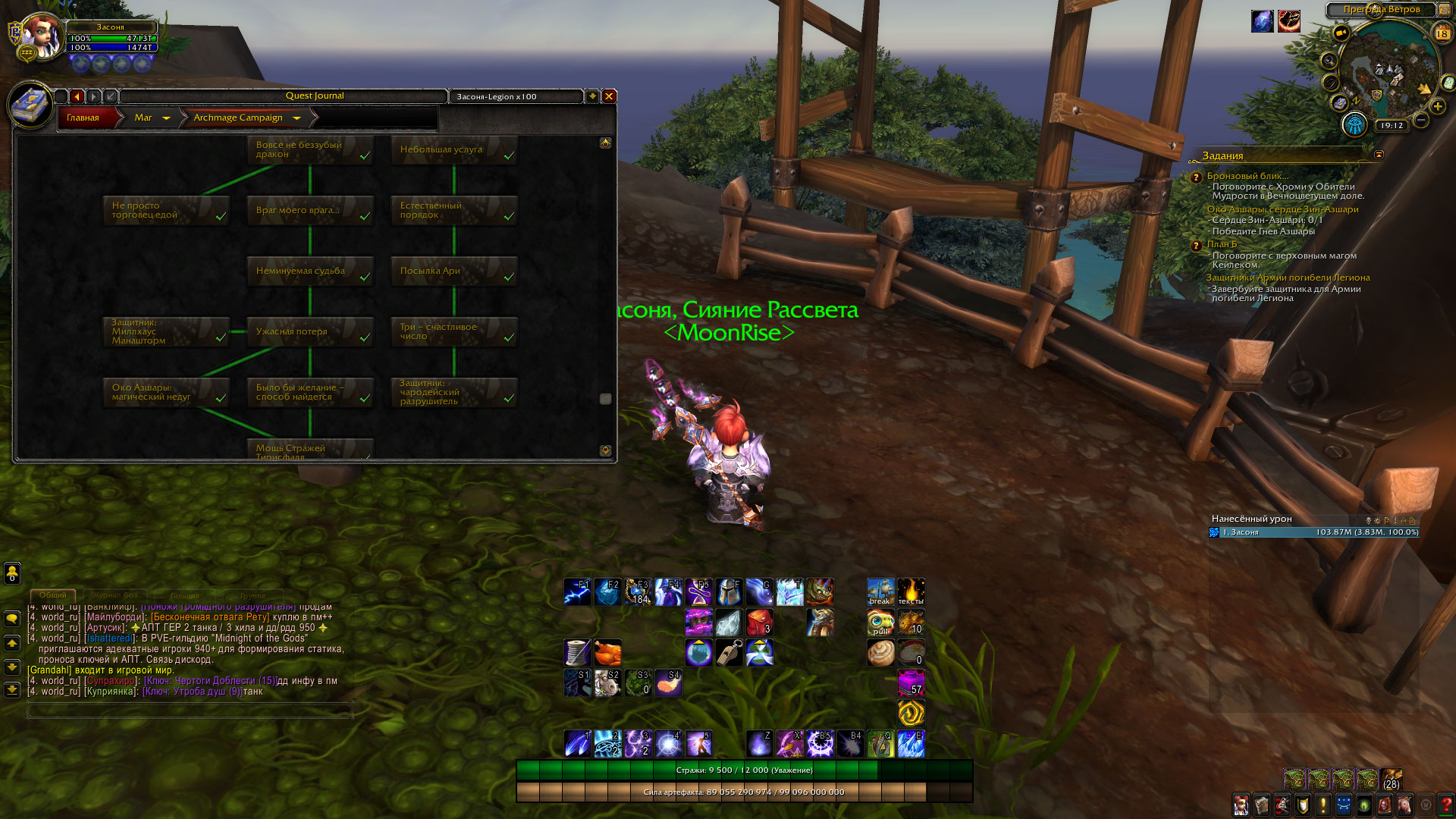The width and height of the screenshot is (1456, 819).
Task: Select quest node Небольшая услуга
Action: click(x=453, y=150)
